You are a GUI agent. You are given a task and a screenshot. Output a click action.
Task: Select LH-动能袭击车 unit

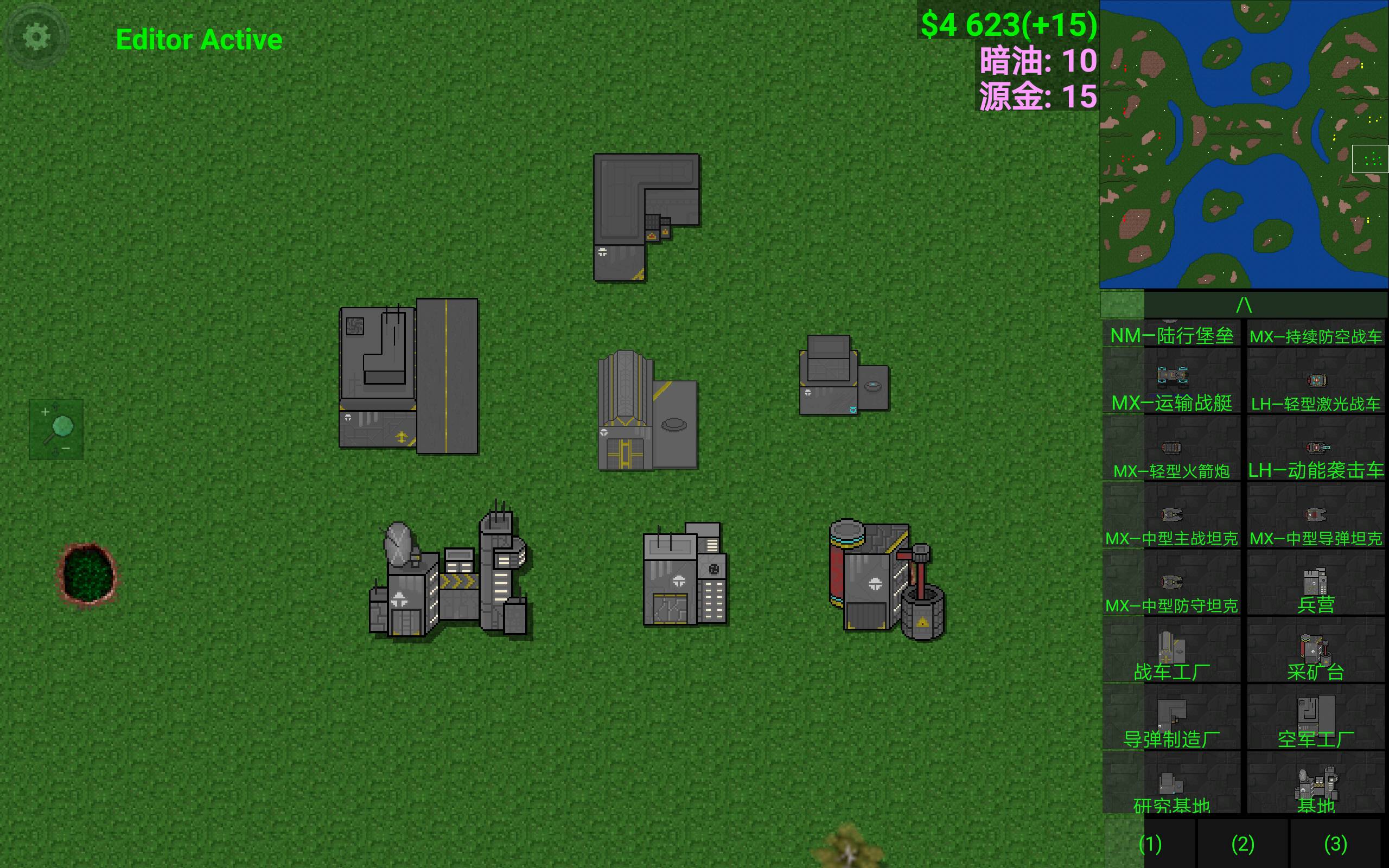coord(1316,449)
